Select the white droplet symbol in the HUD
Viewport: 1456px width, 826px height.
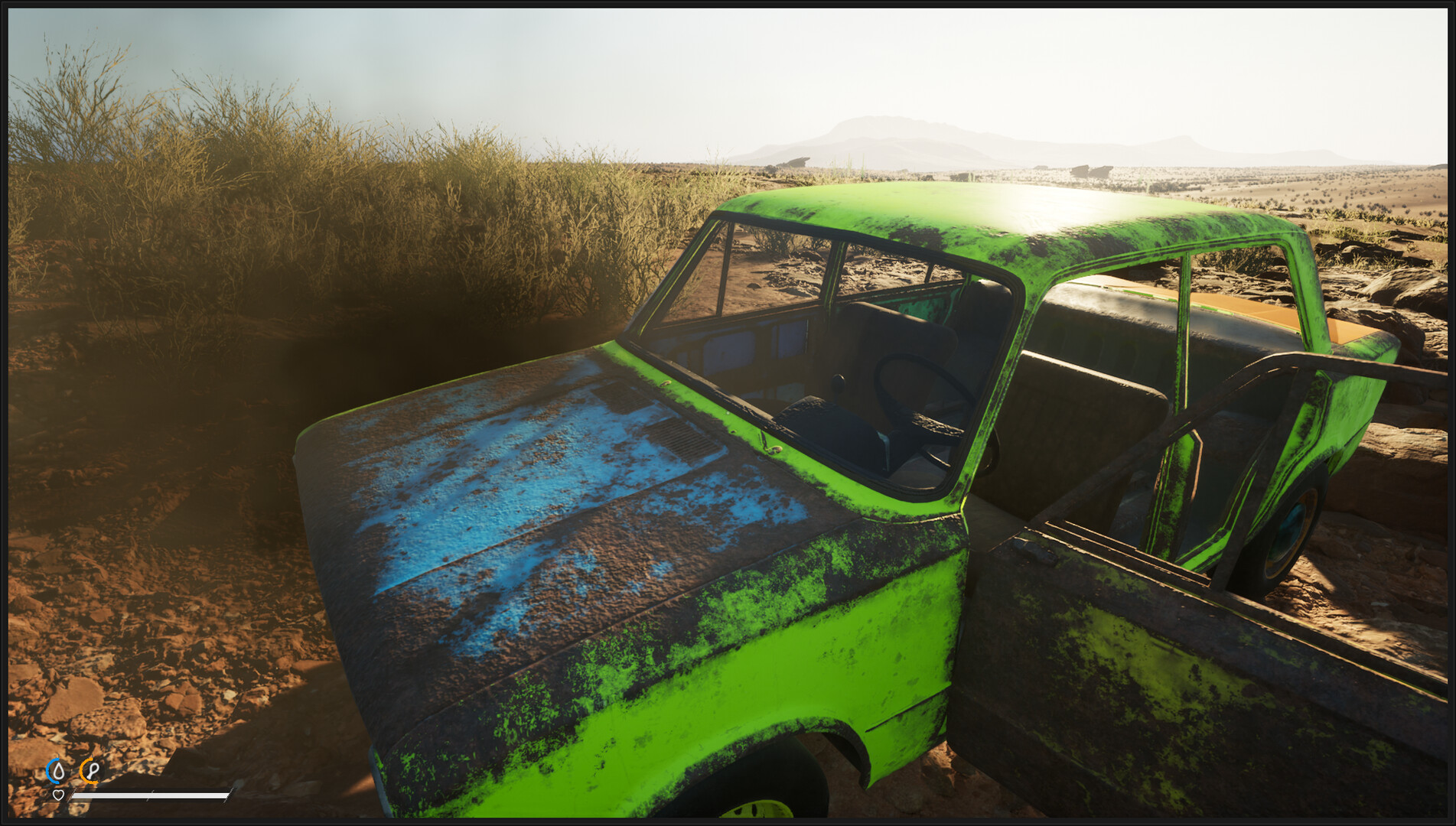(59, 771)
